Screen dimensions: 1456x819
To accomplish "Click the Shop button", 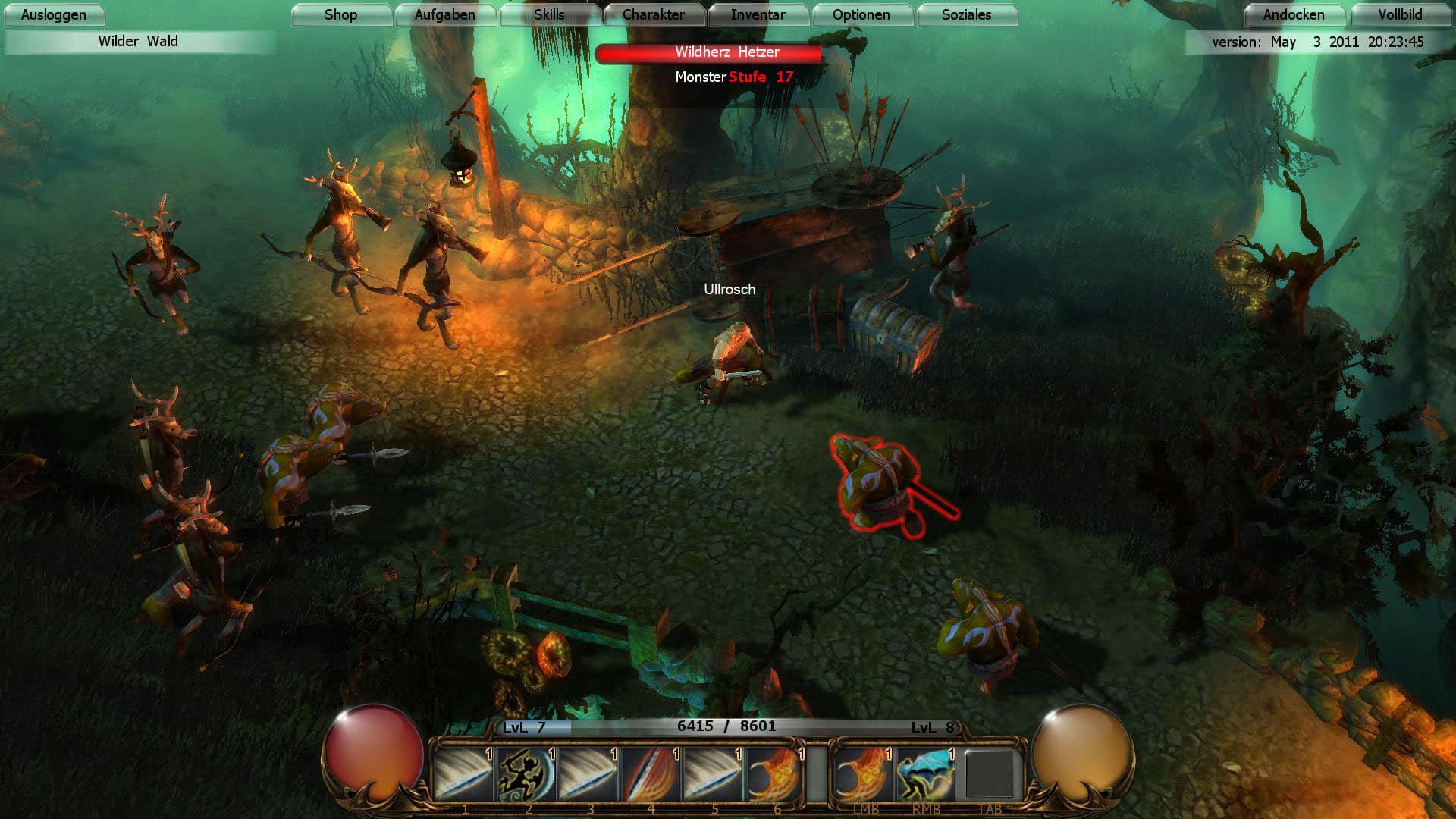I will pos(341,14).
